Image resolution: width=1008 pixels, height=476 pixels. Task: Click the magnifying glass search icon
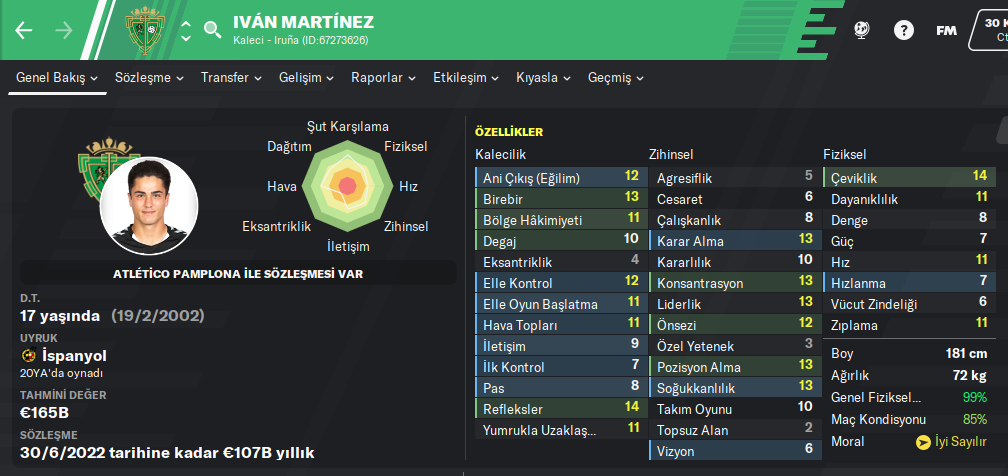tap(213, 30)
